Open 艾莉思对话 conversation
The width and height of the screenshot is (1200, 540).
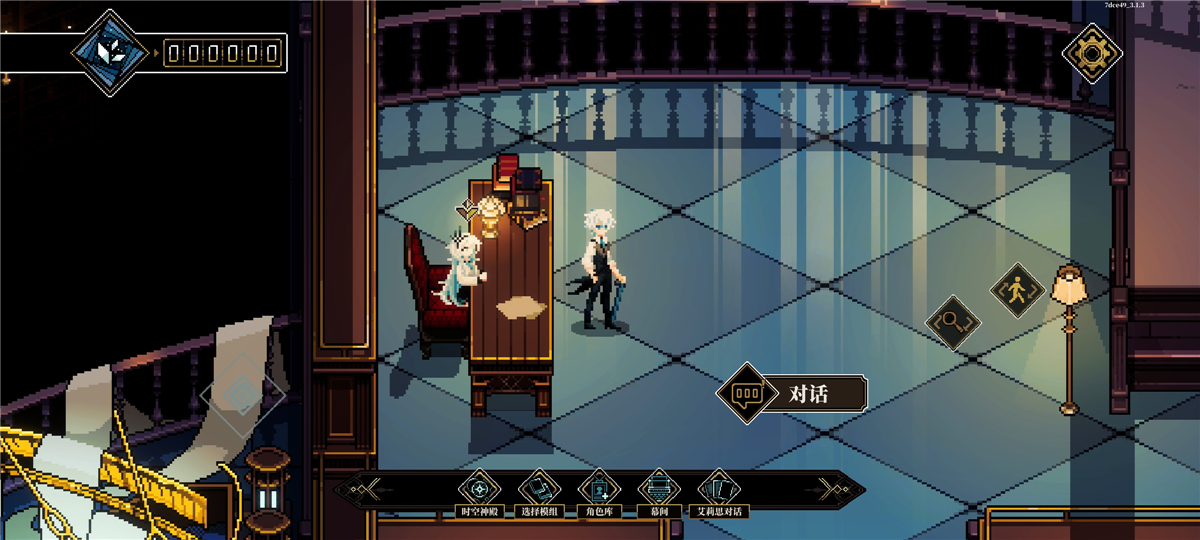tap(719, 490)
